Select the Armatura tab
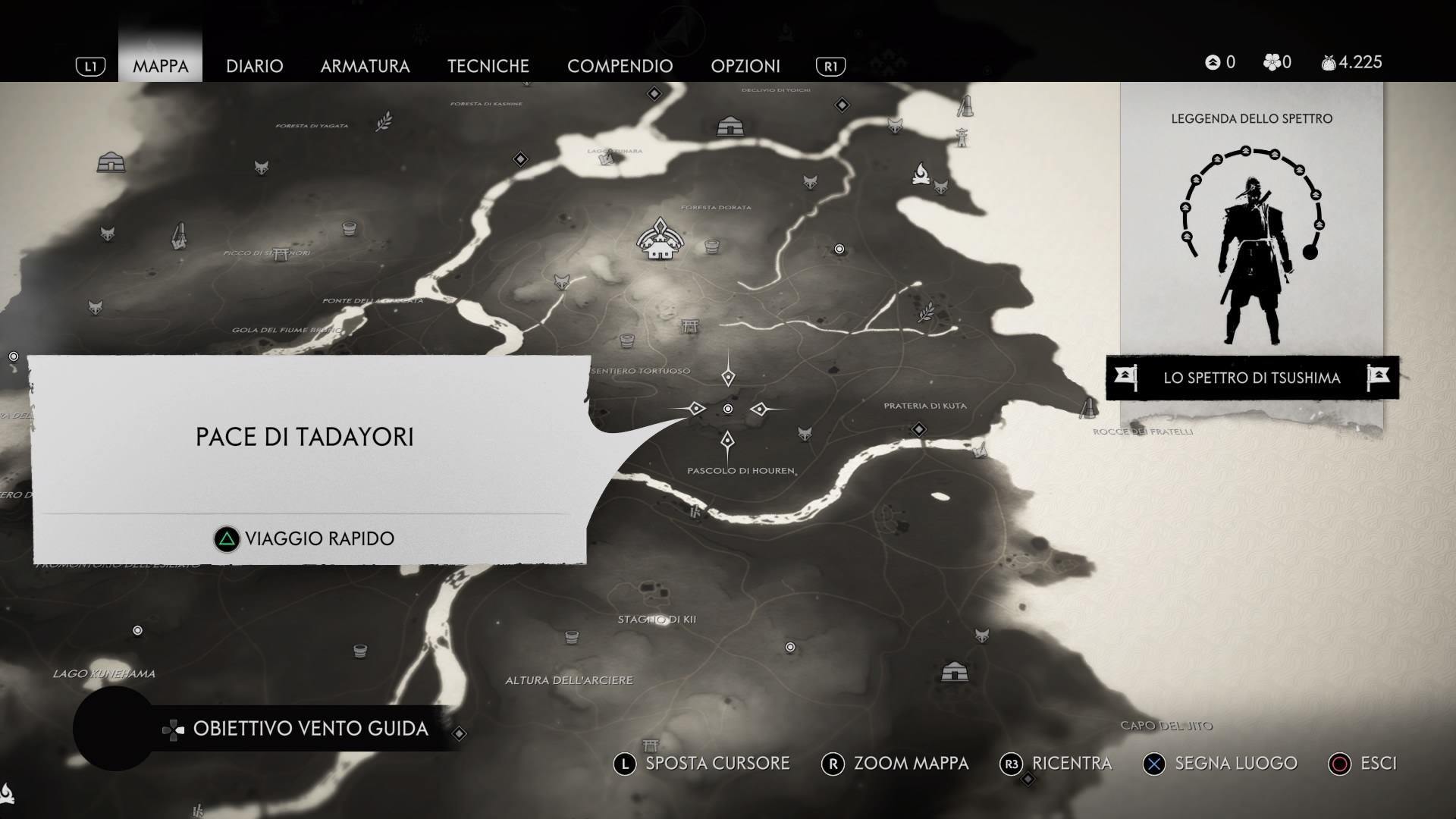 point(365,66)
